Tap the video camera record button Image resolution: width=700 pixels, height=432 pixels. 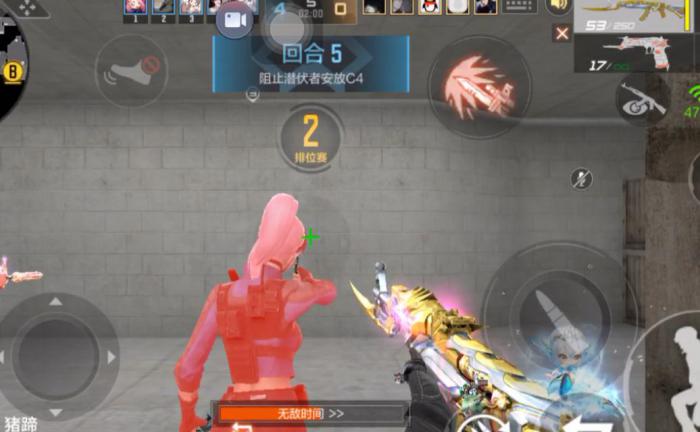234,19
